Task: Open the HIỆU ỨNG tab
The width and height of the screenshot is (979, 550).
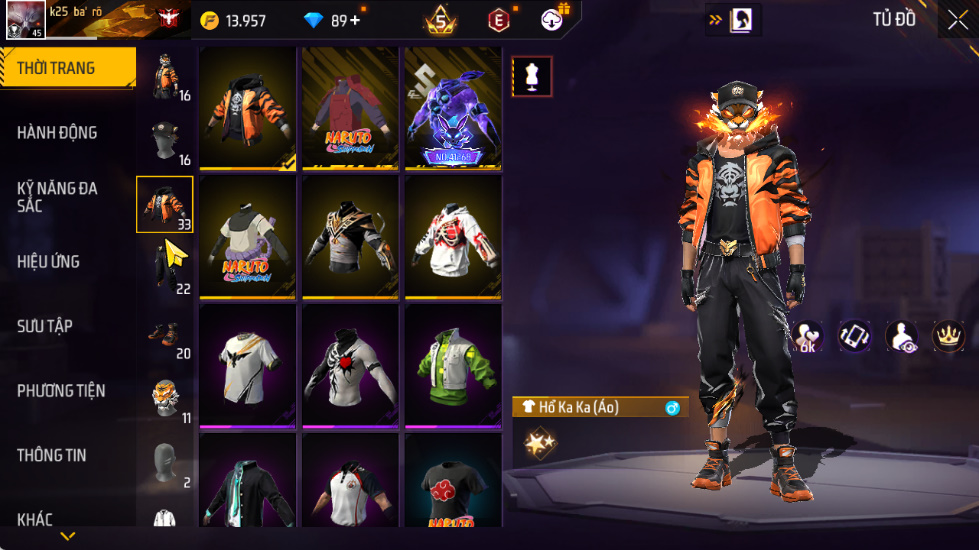Action: 48,262
